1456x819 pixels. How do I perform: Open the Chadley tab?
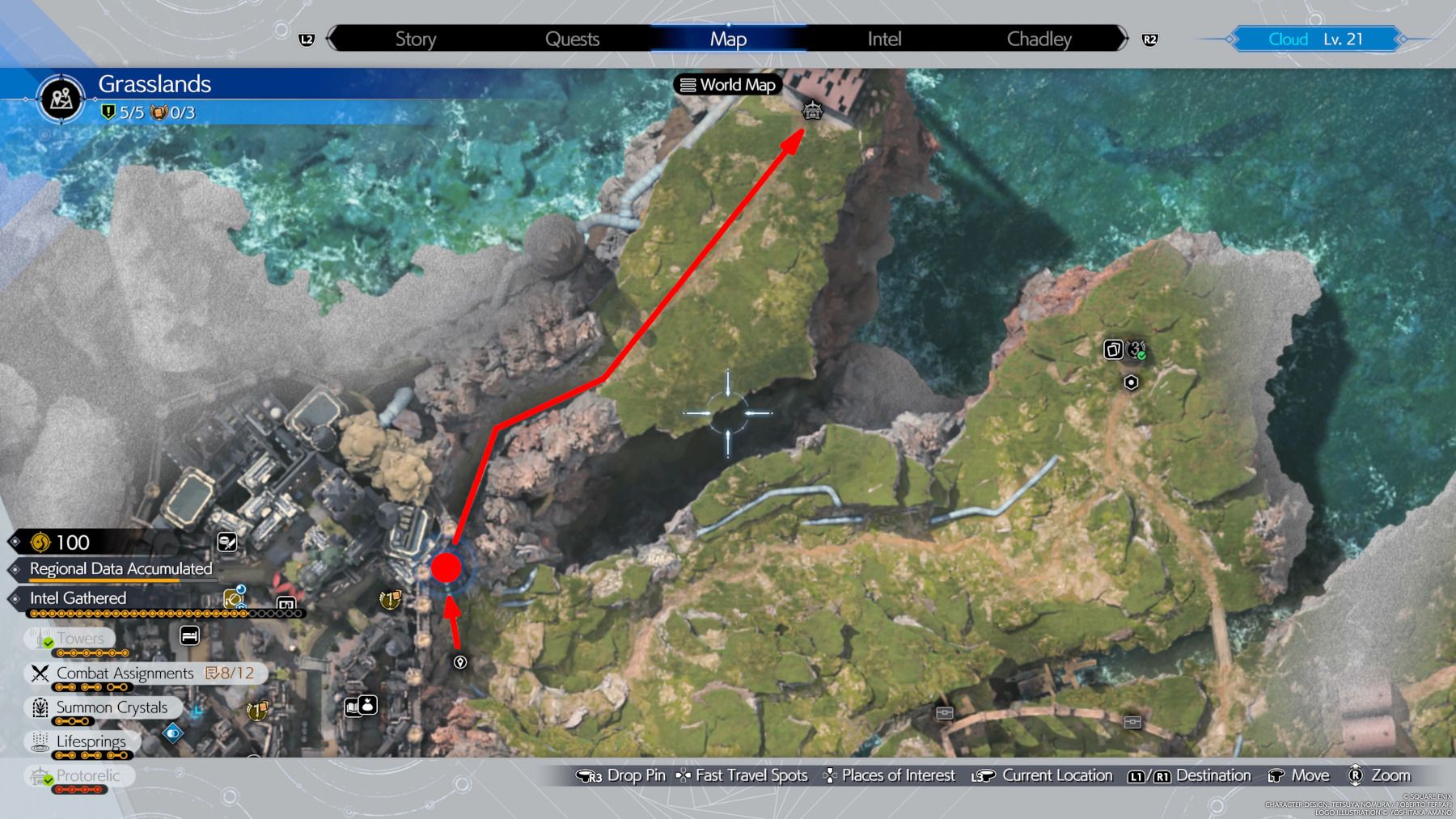(1039, 39)
